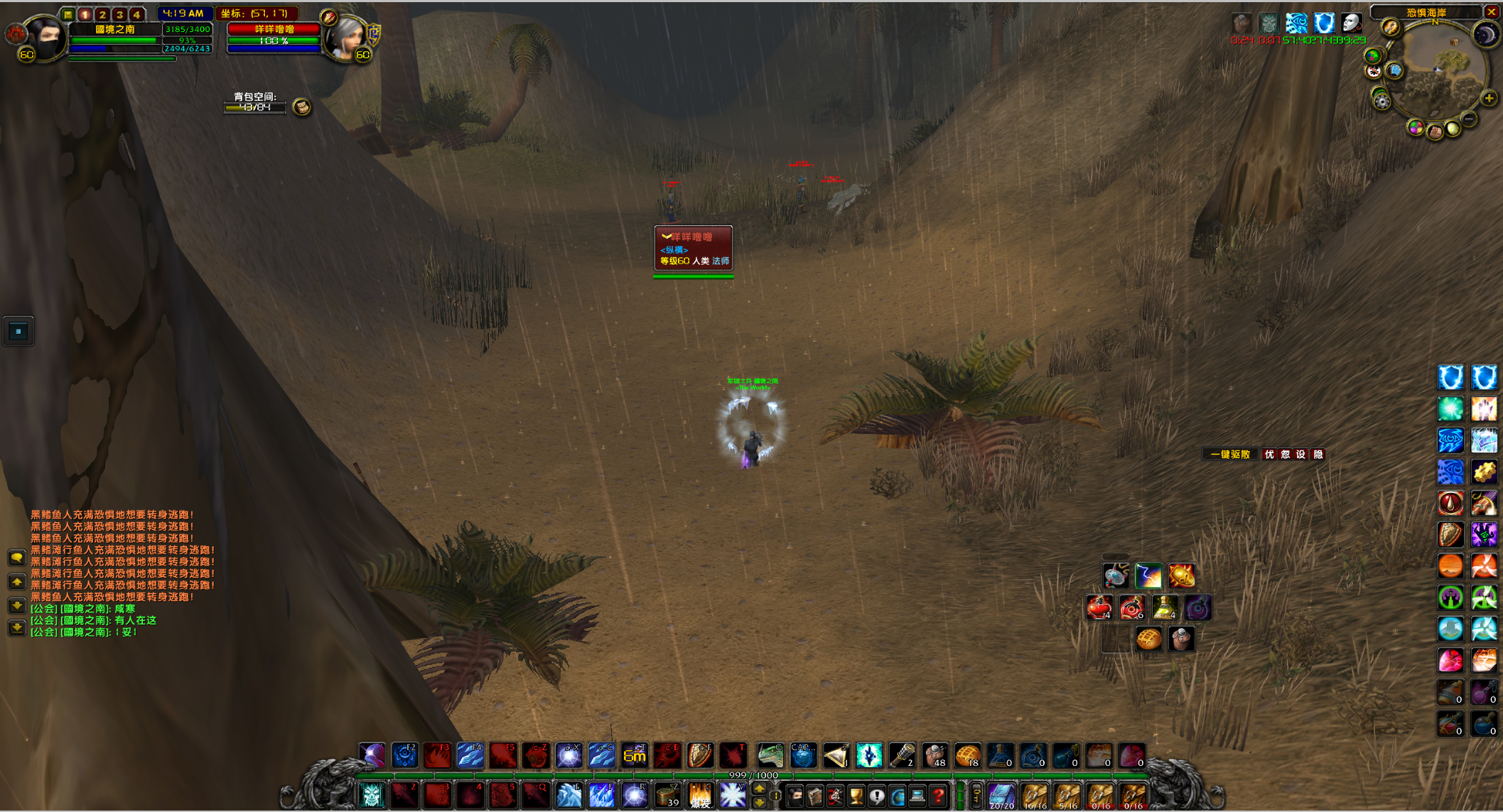Zoom out the minimap with minus button
This screenshot has height=812, width=1503.
(x=1469, y=119)
